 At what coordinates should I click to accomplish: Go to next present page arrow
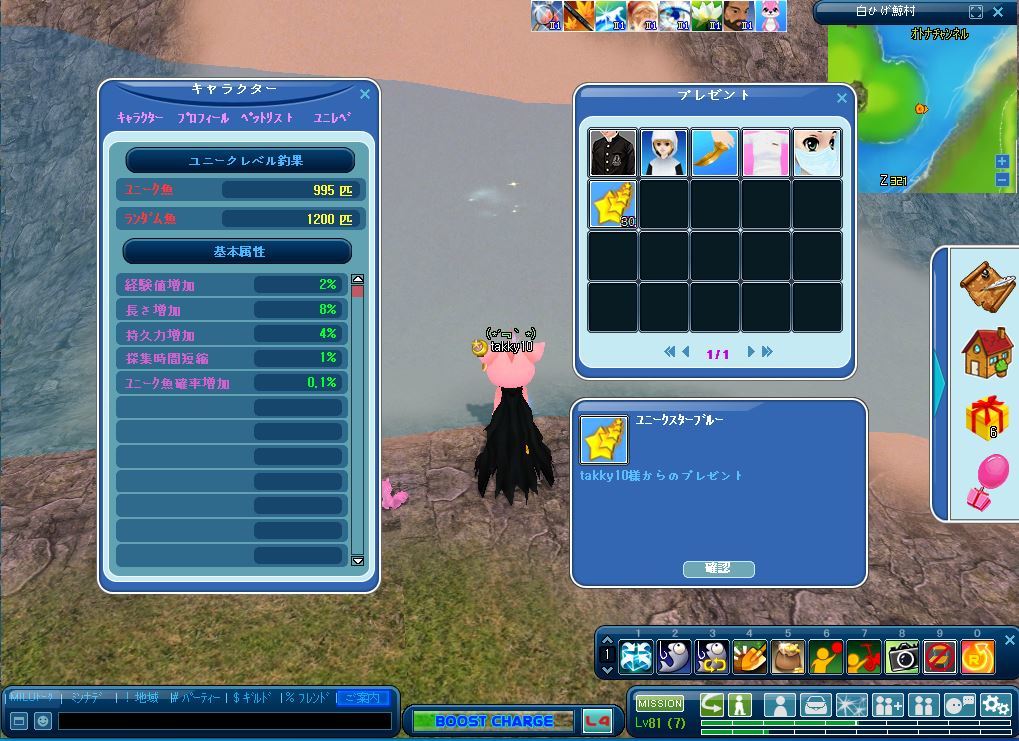[751, 352]
